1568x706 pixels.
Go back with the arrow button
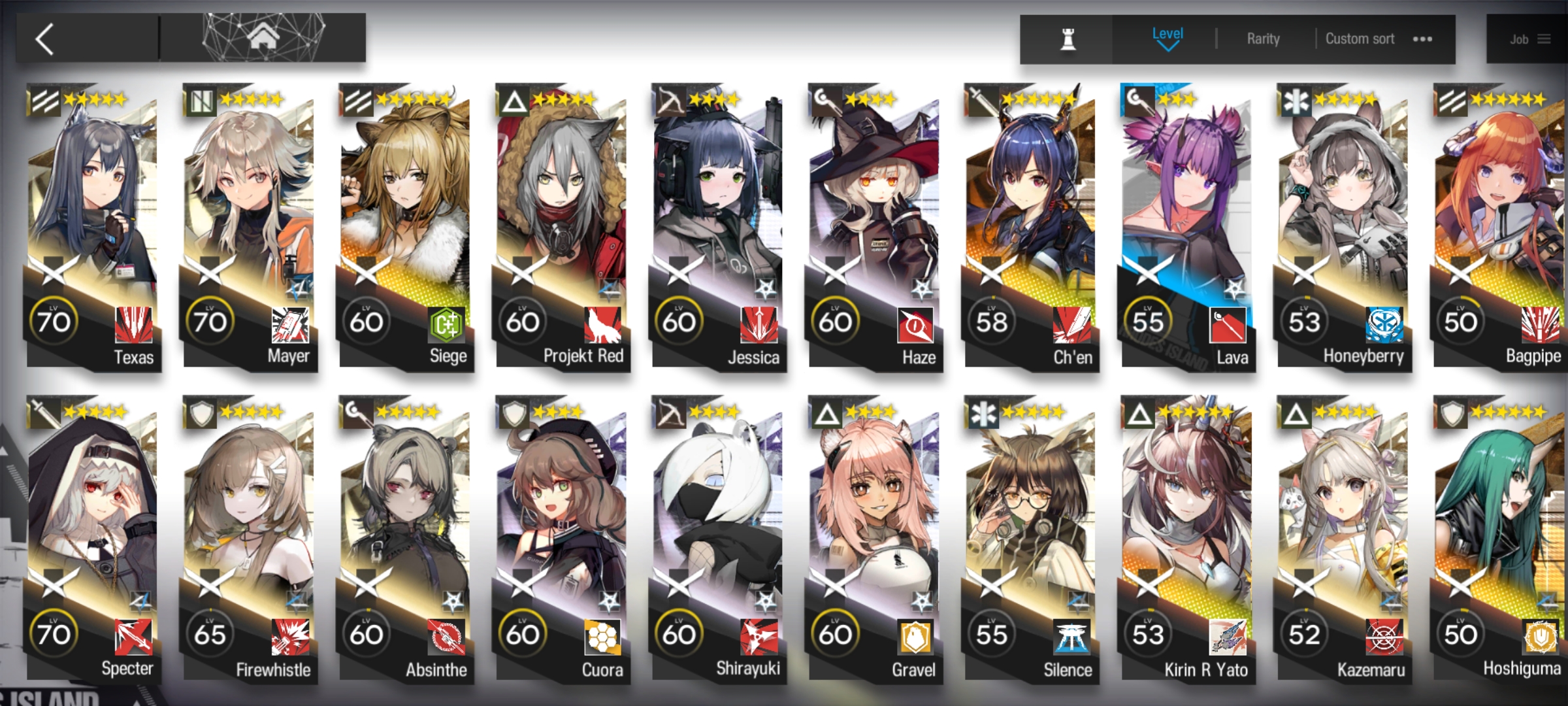[46, 39]
